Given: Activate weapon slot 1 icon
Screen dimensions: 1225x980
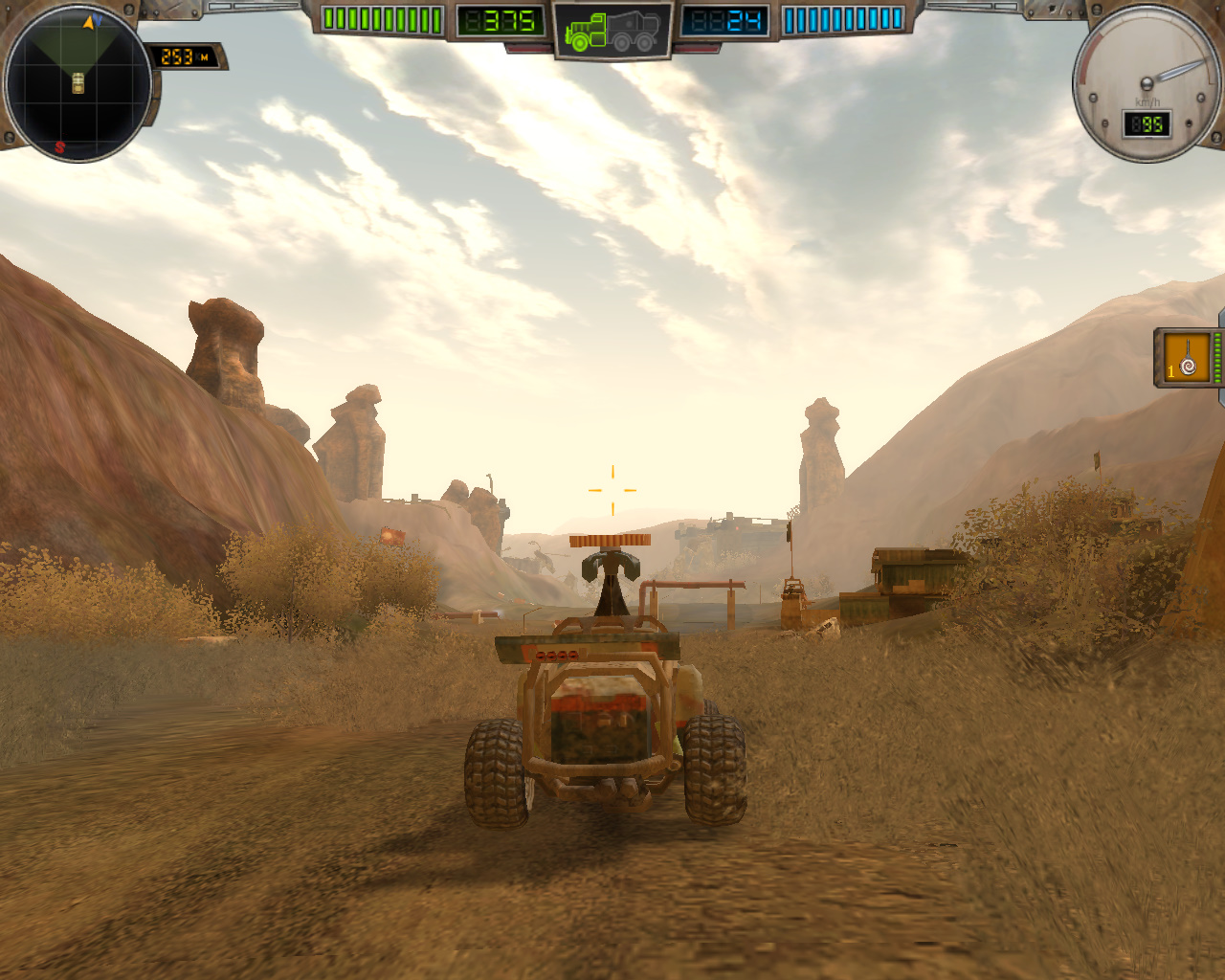Looking at the screenshot, I should [x=1187, y=358].
